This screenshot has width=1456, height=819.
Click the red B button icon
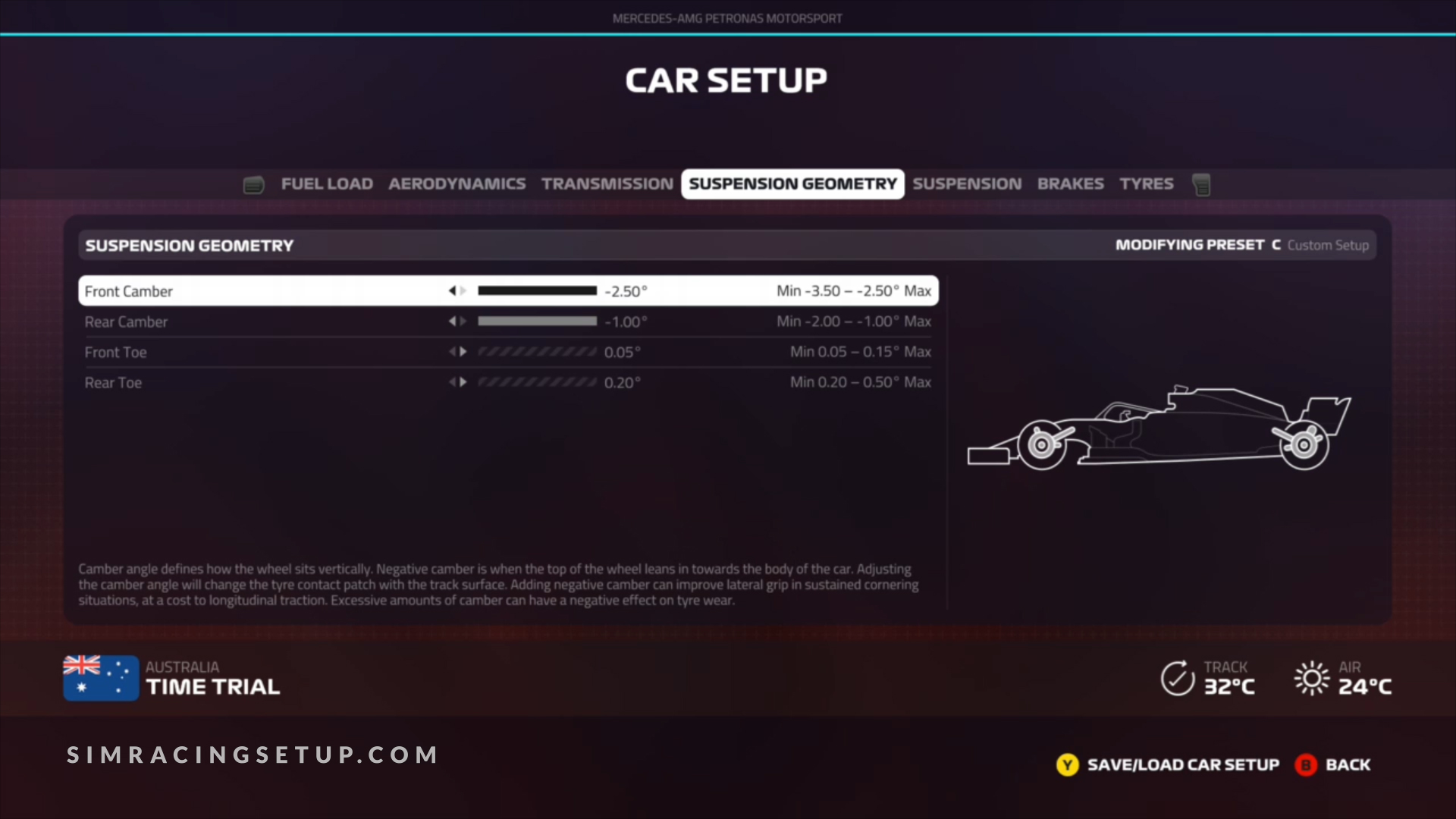(1304, 765)
